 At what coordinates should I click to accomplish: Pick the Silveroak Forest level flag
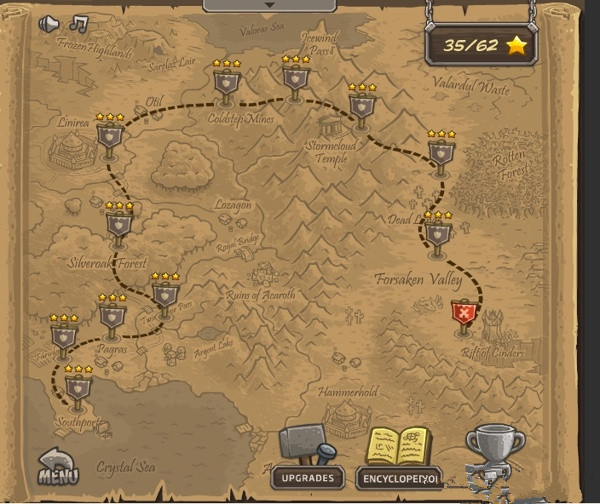[118, 224]
